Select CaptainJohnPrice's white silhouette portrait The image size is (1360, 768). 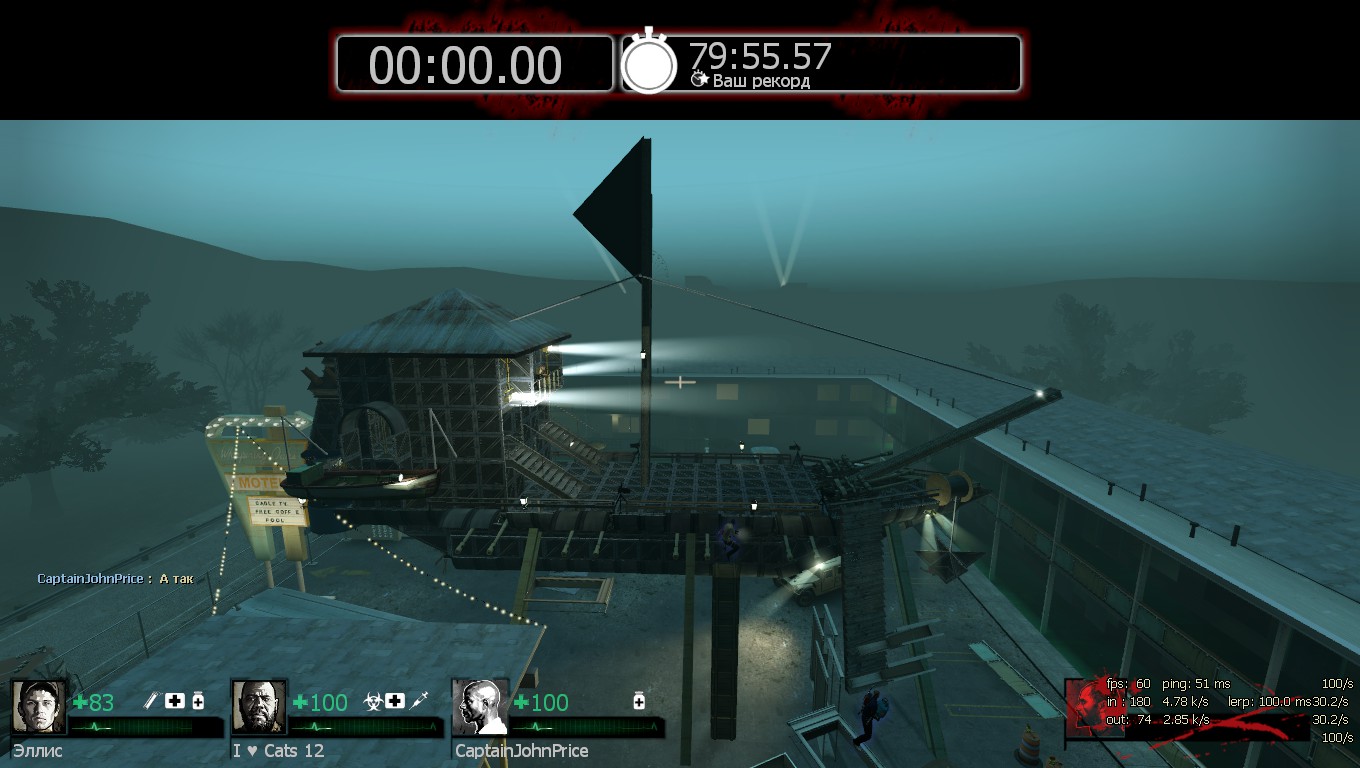479,707
